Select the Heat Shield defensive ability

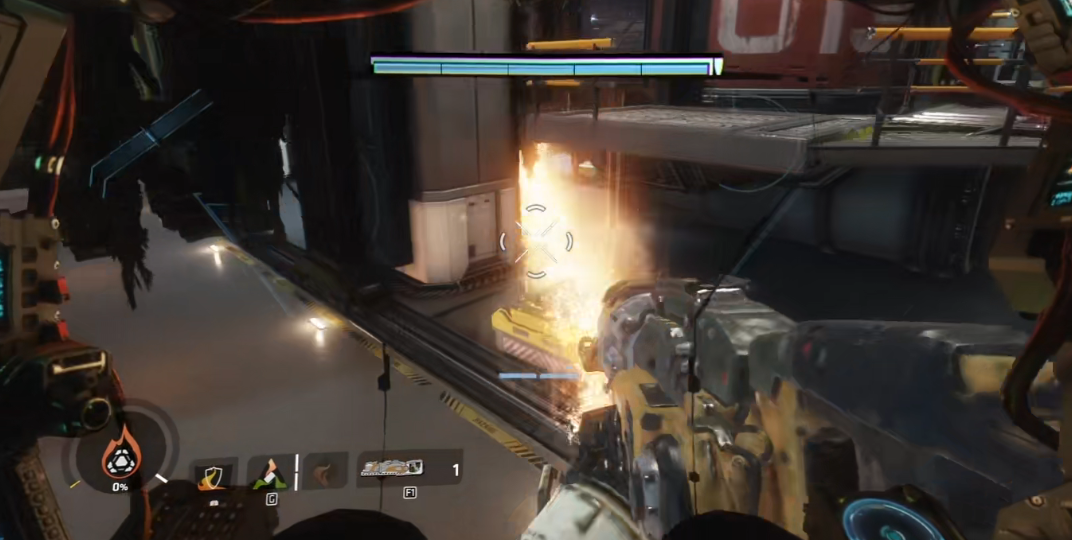[x=212, y=476]
